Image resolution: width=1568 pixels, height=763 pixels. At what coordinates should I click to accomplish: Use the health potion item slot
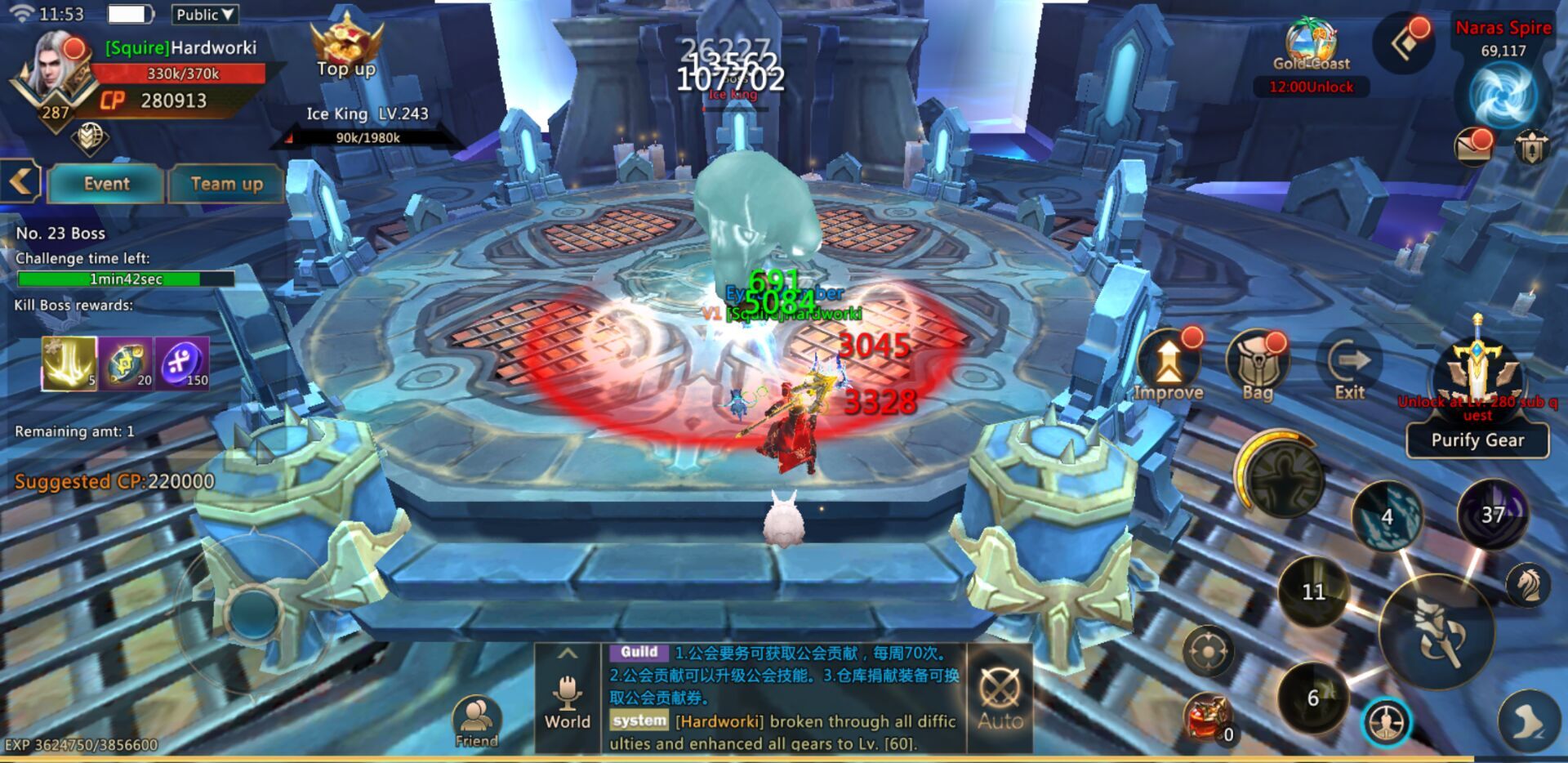[x=1208, y=720]
